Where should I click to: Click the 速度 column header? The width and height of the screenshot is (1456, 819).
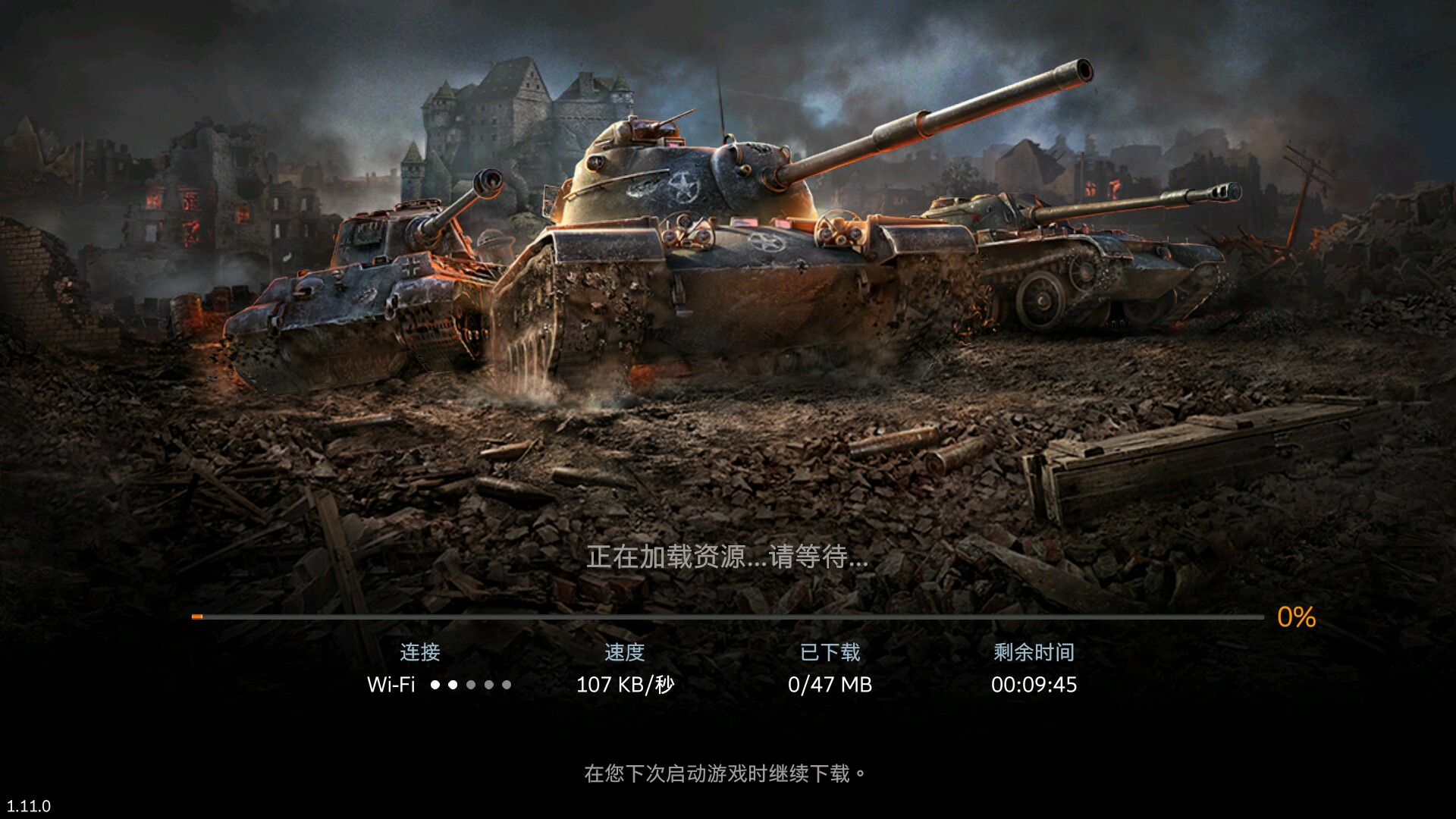pyautogui.click(x=623, y=652)
